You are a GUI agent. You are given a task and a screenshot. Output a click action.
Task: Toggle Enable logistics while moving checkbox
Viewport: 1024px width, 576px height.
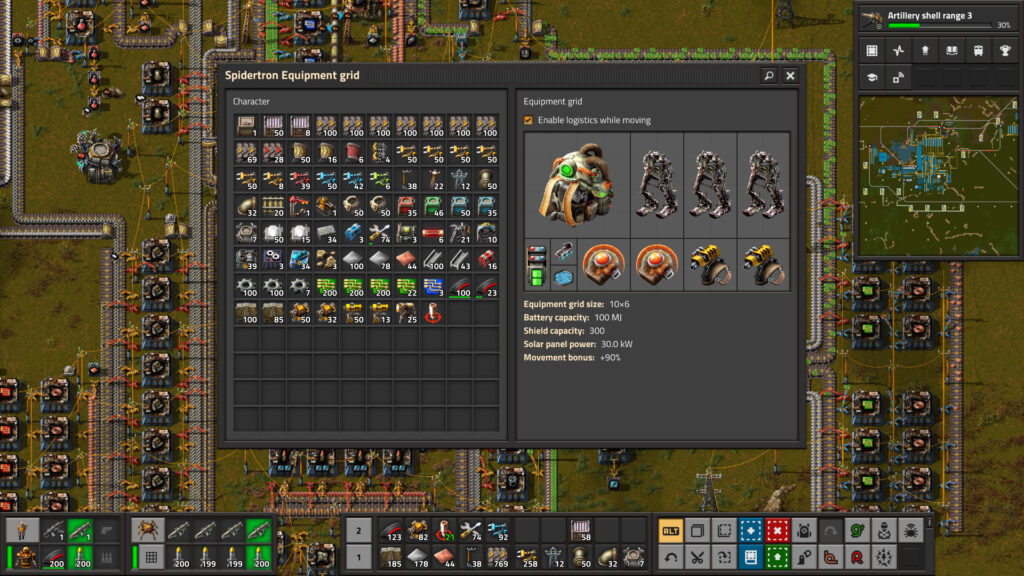click(x=528, y=120)
